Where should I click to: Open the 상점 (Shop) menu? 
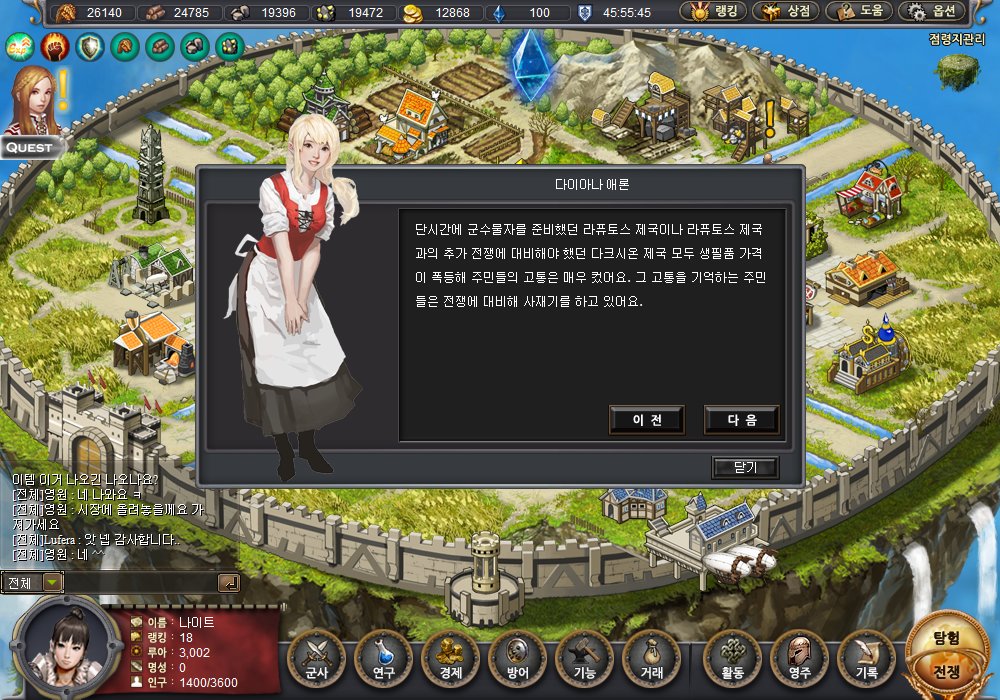tap(786, 12)
